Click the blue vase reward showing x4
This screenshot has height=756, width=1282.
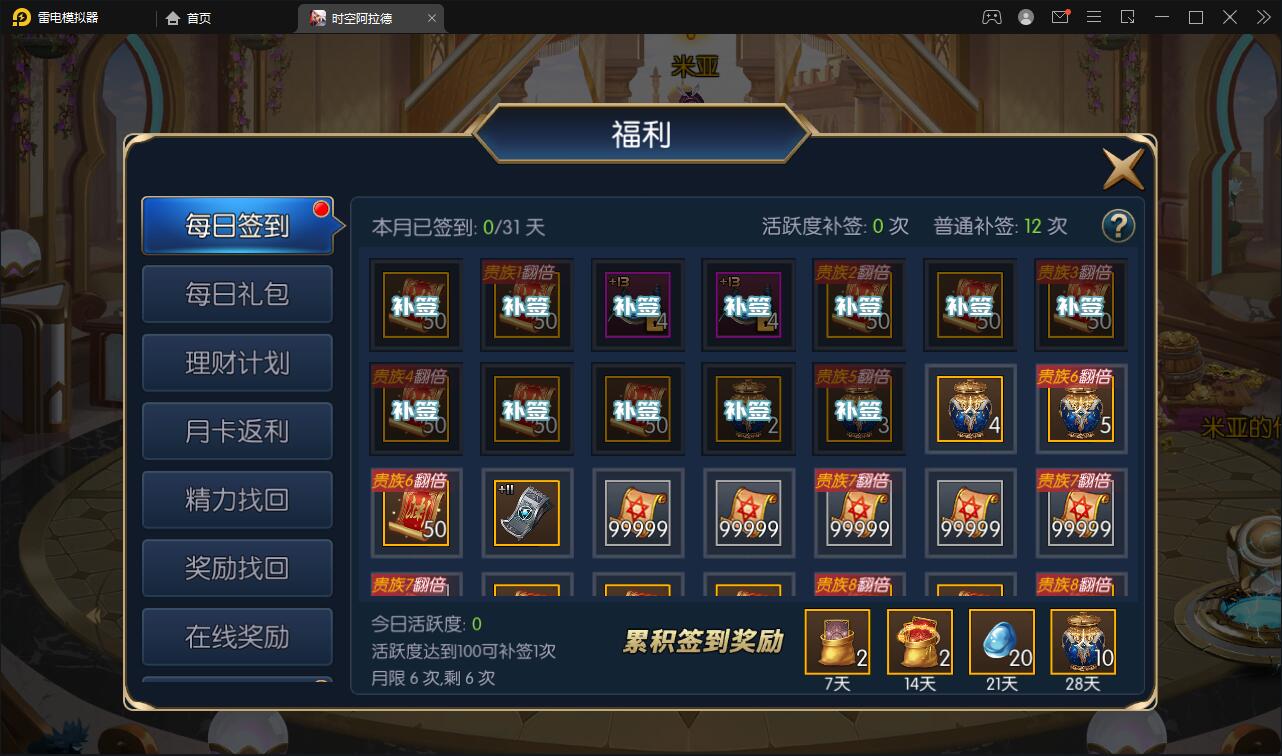pos(970,408)
